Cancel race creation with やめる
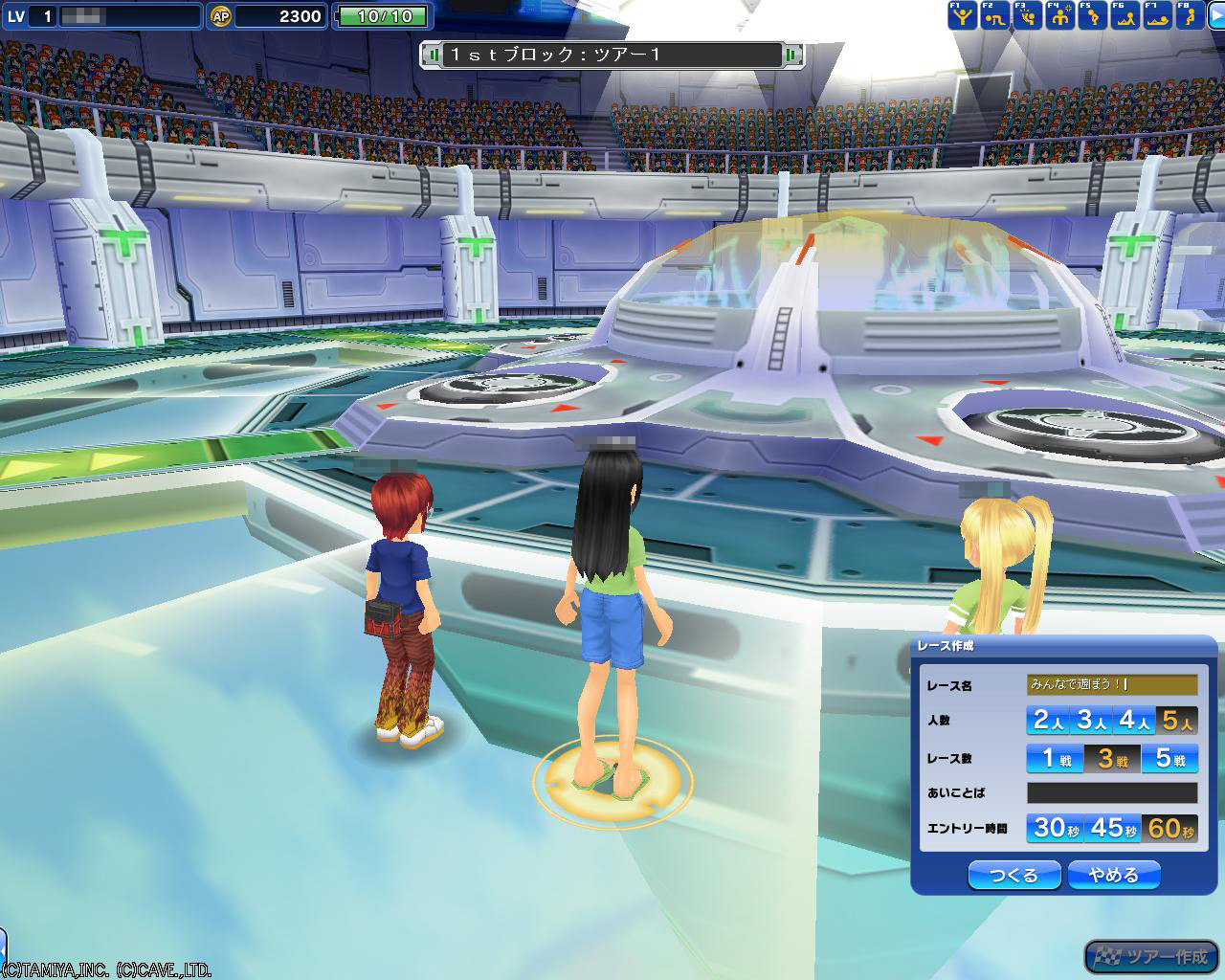1225x980 pixels. pyautogui.click(x=1114, y=875)
